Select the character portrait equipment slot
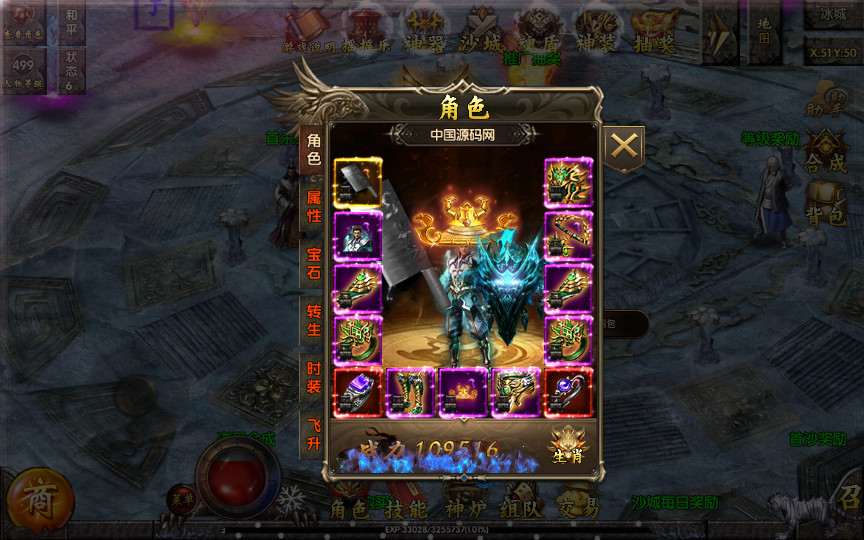 click(x=357, y=236)
